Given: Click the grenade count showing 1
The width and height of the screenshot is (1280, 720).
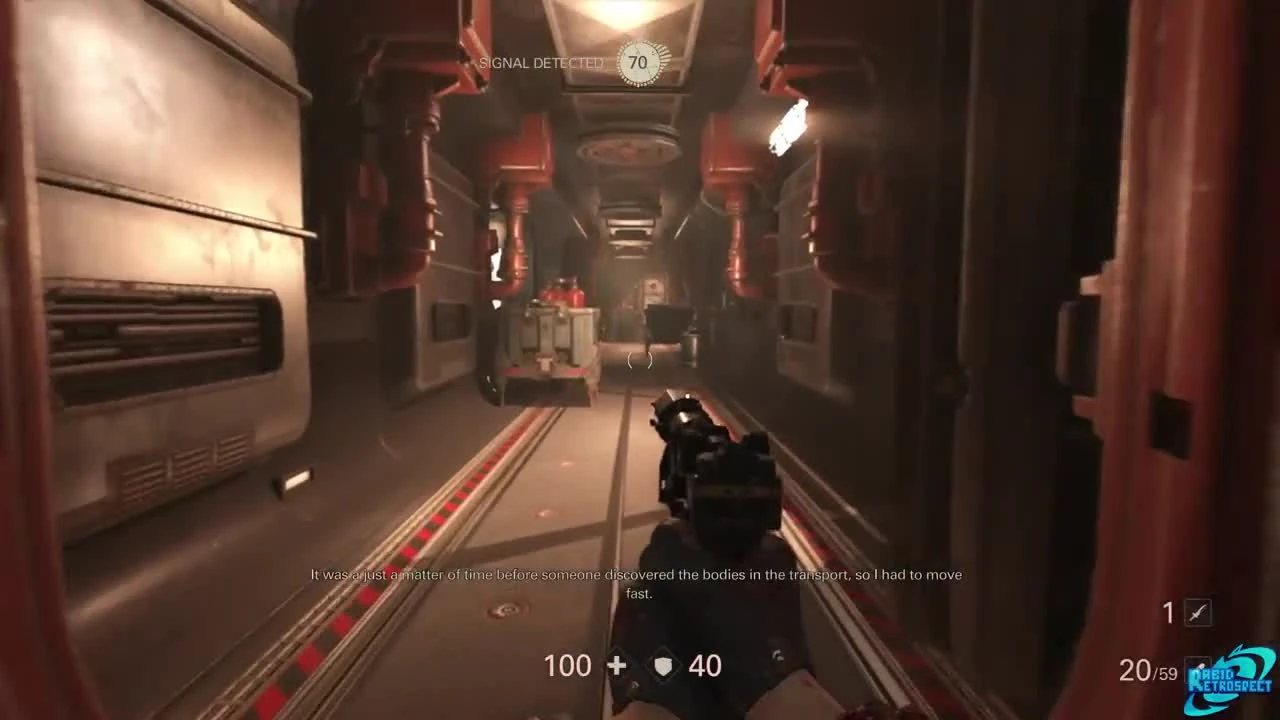Looking at the screenshot, I should [x=1166, y=612].
